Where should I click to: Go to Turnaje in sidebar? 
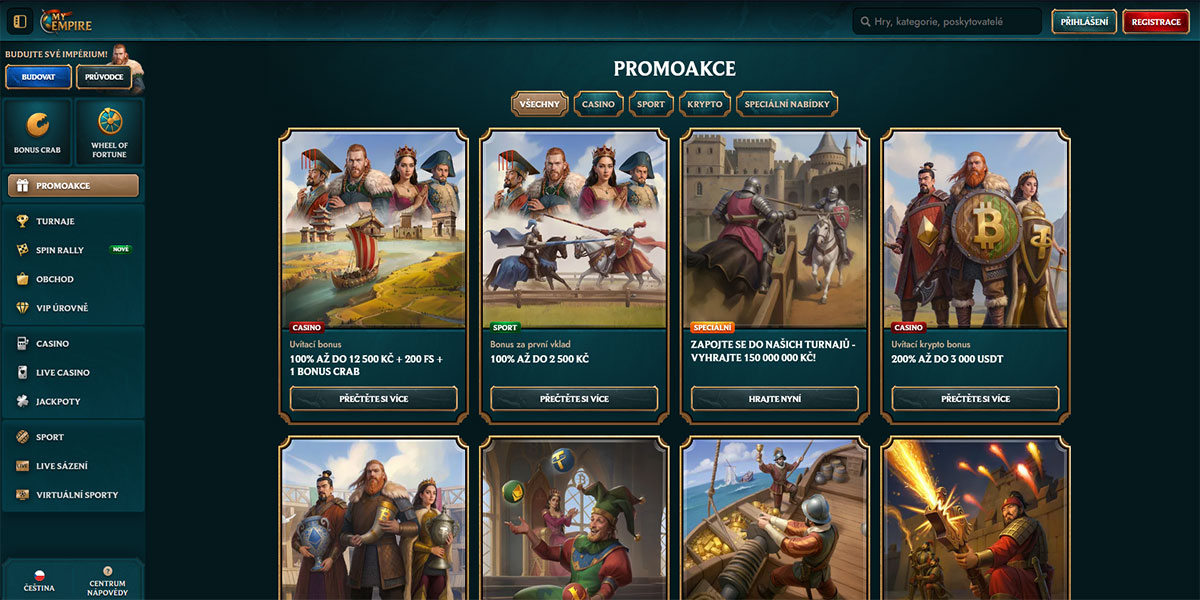[55, 221]
